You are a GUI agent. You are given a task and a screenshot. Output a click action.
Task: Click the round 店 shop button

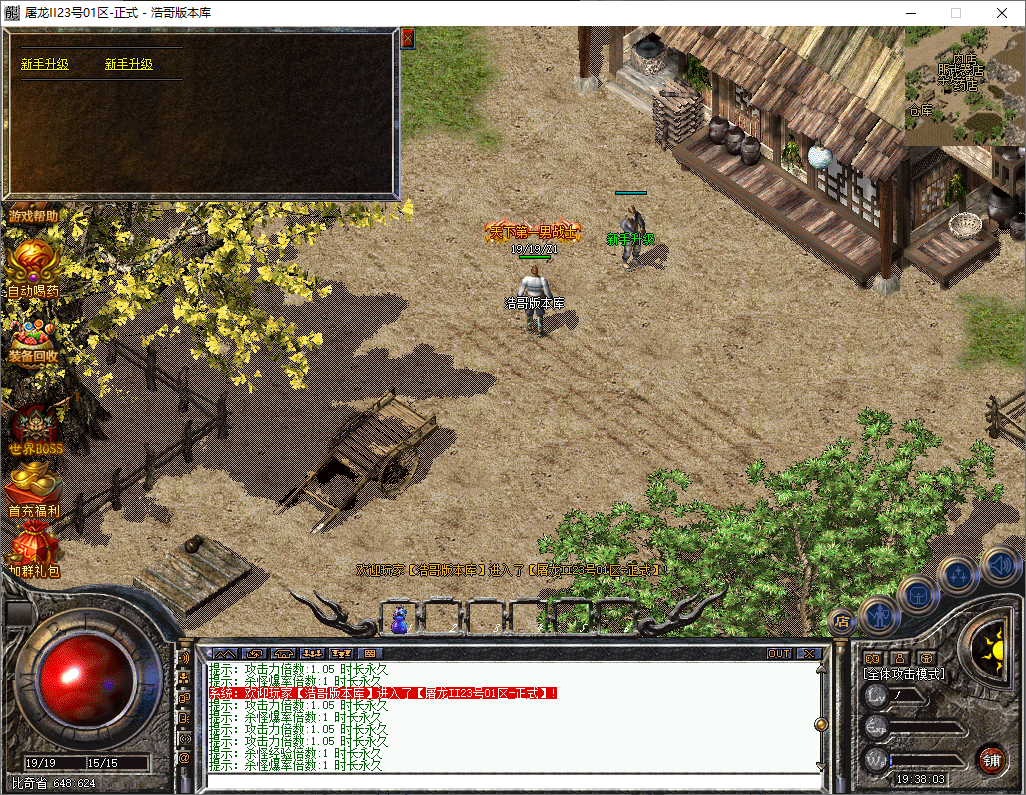tap(842, 620)
